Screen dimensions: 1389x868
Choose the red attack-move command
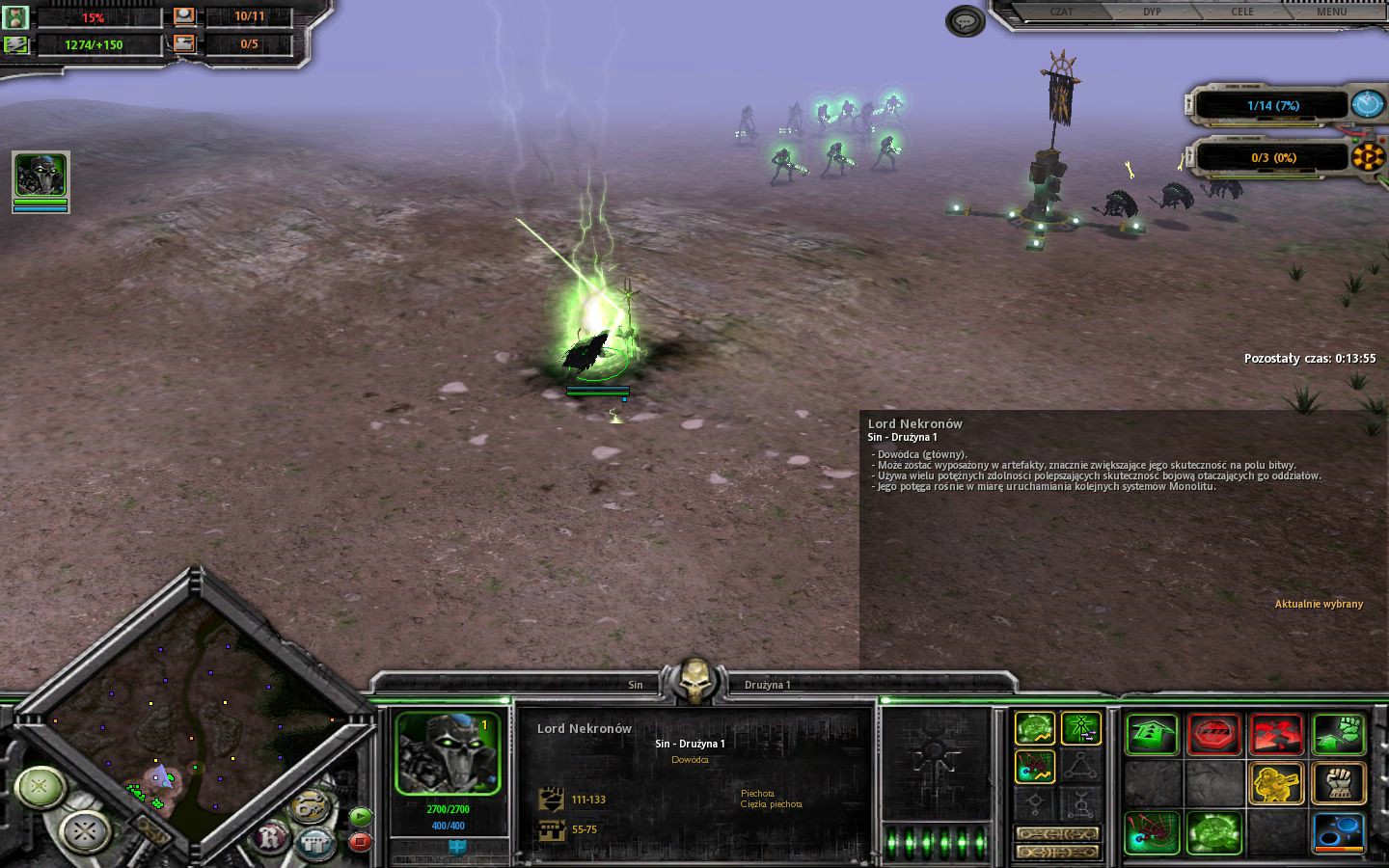(1276, 735)
